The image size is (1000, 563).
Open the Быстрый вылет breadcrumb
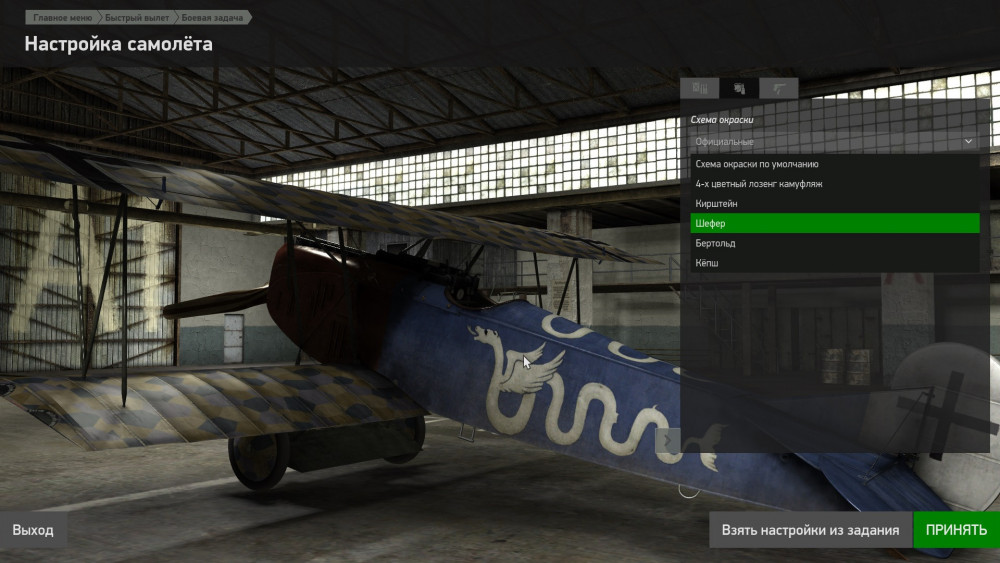point(134,18)
